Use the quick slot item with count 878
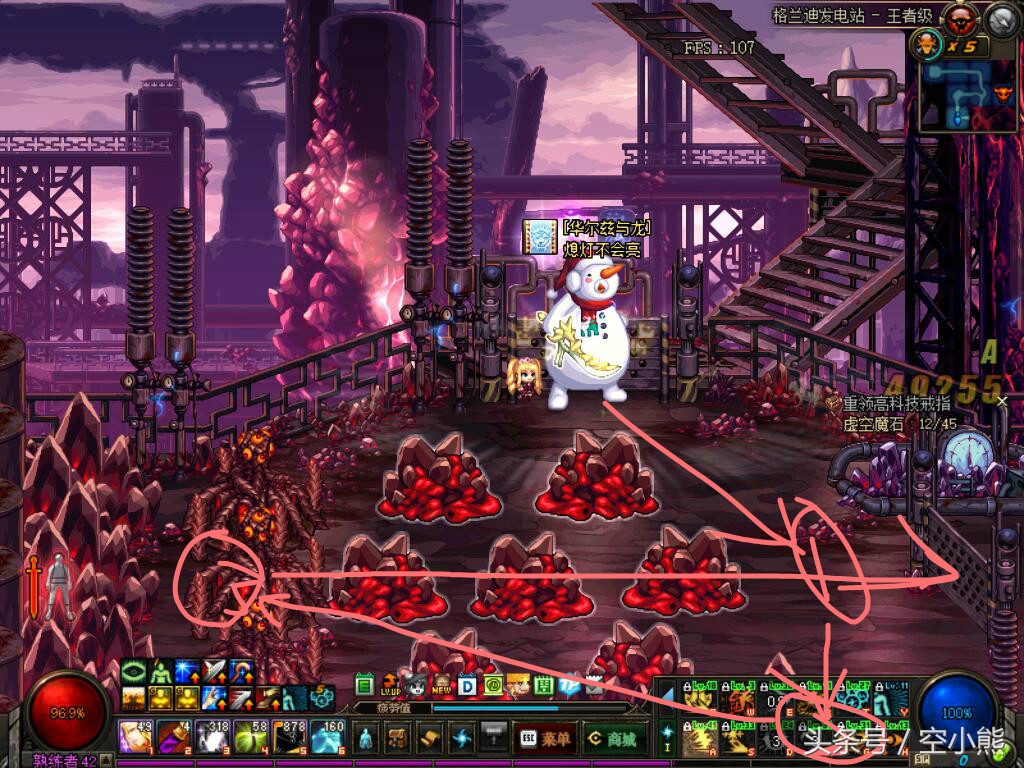Viewport: 1024px width, 768px height. [x=290, y=737]
